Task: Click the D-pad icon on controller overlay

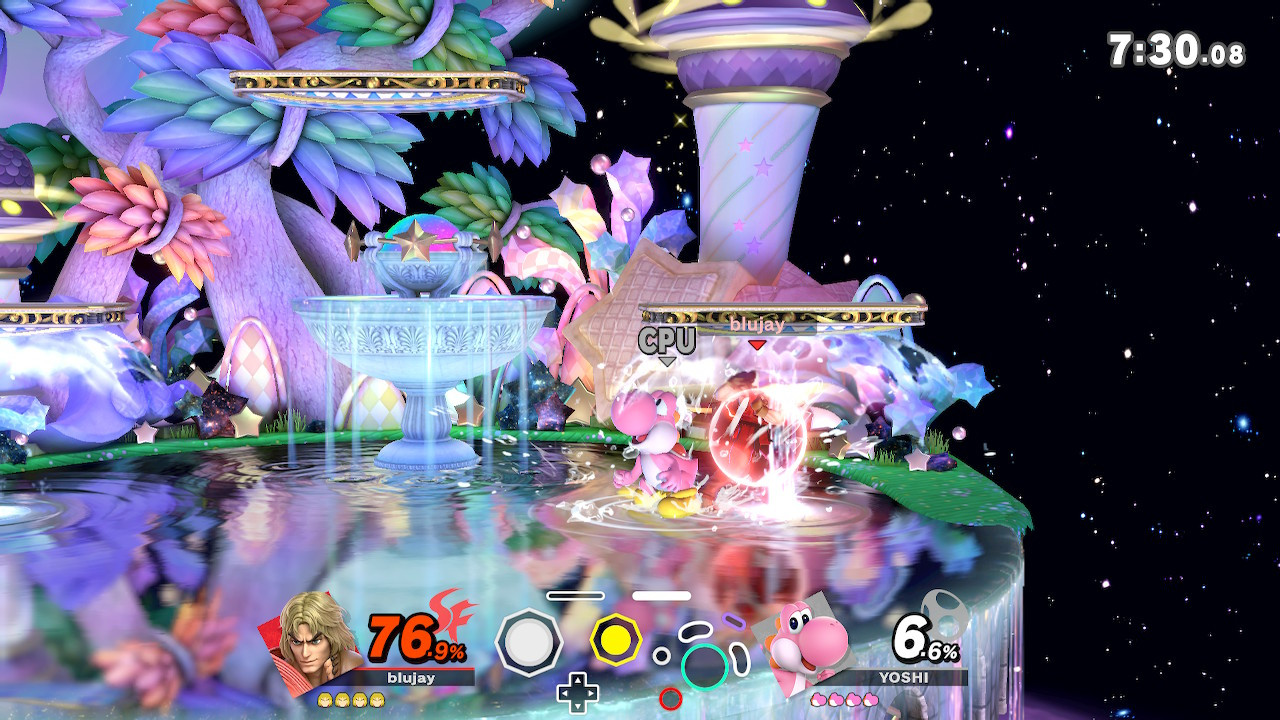Action: [577, 692]
